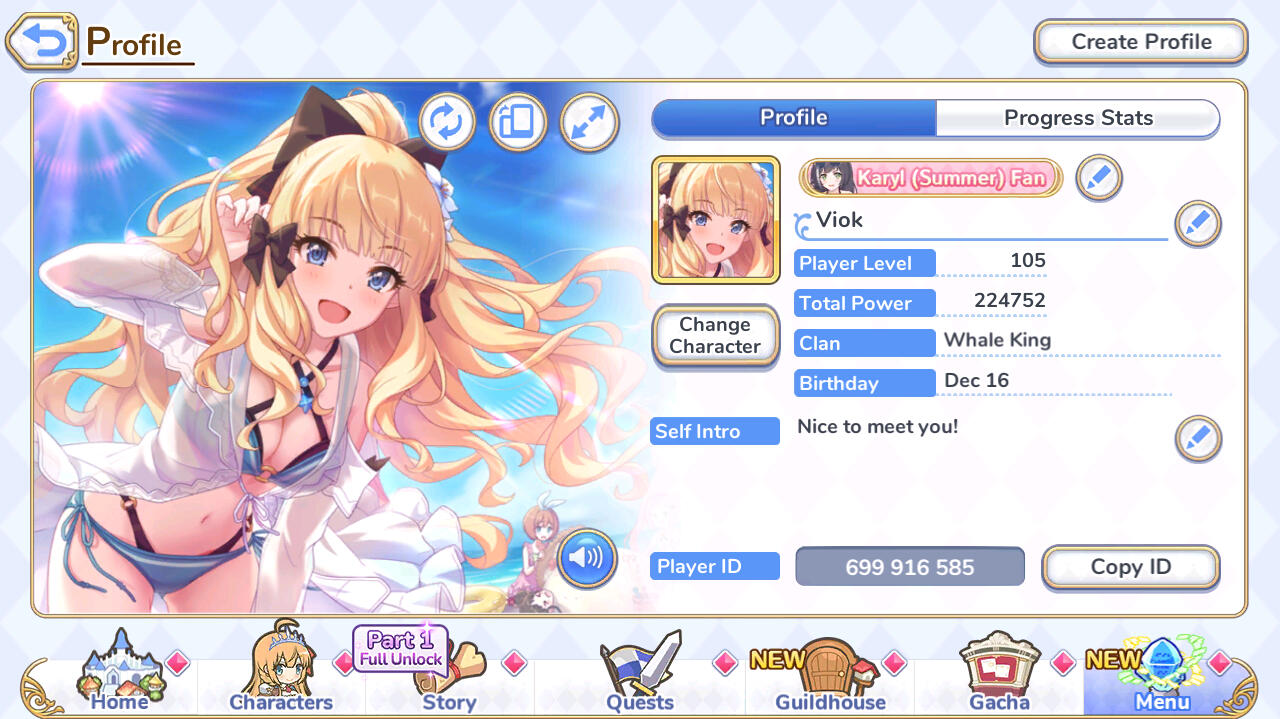Screen dimensions: 1280x719
Task: Expand the artwork with the diagonal arrows icon
Action: [x=589, y=122]
